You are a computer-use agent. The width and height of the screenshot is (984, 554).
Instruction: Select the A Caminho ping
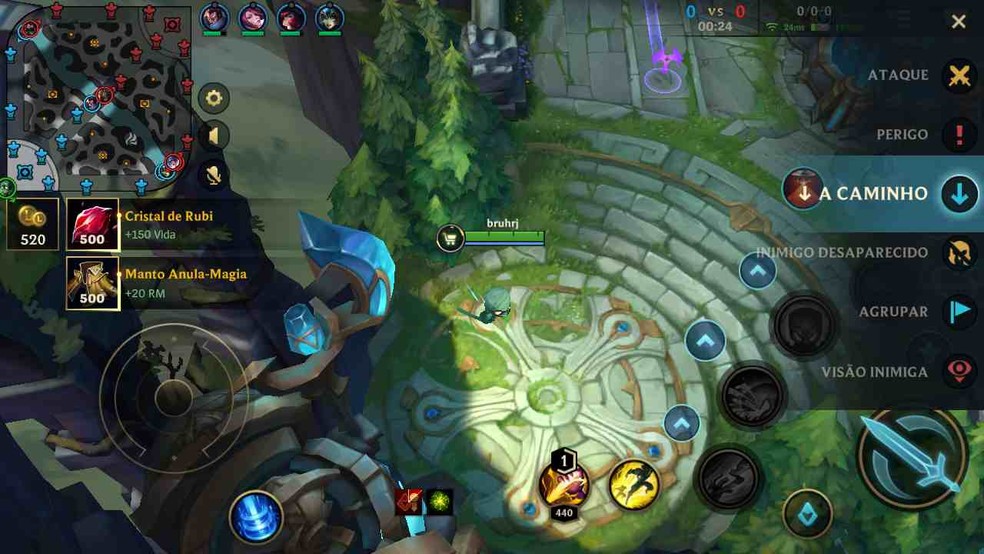click(x=959, y=194)
